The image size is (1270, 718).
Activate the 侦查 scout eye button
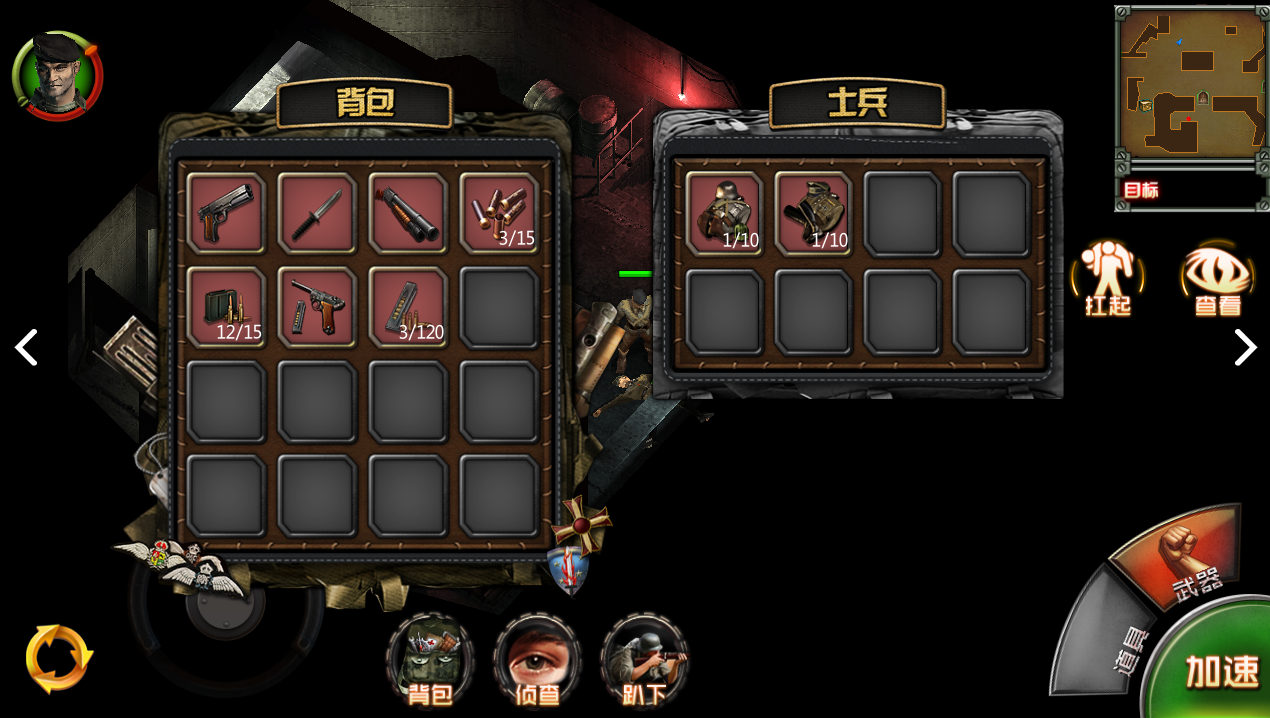pyautogui.click(x=537, y=660)
